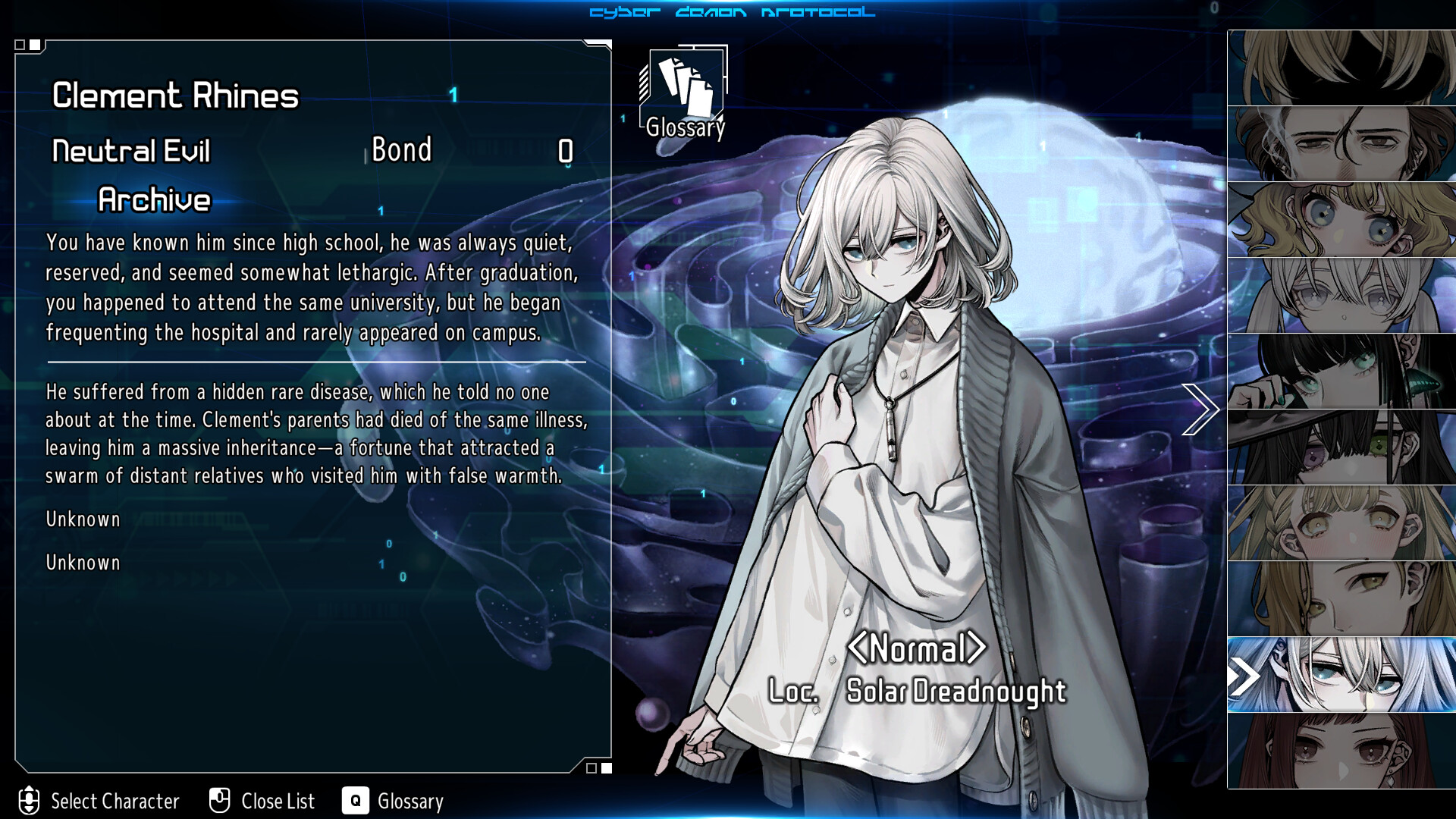The image size is (1456, 819).
Task: Pick the tan-skinned golden-eyed character portrait
Action: (x=1341, y=599)
